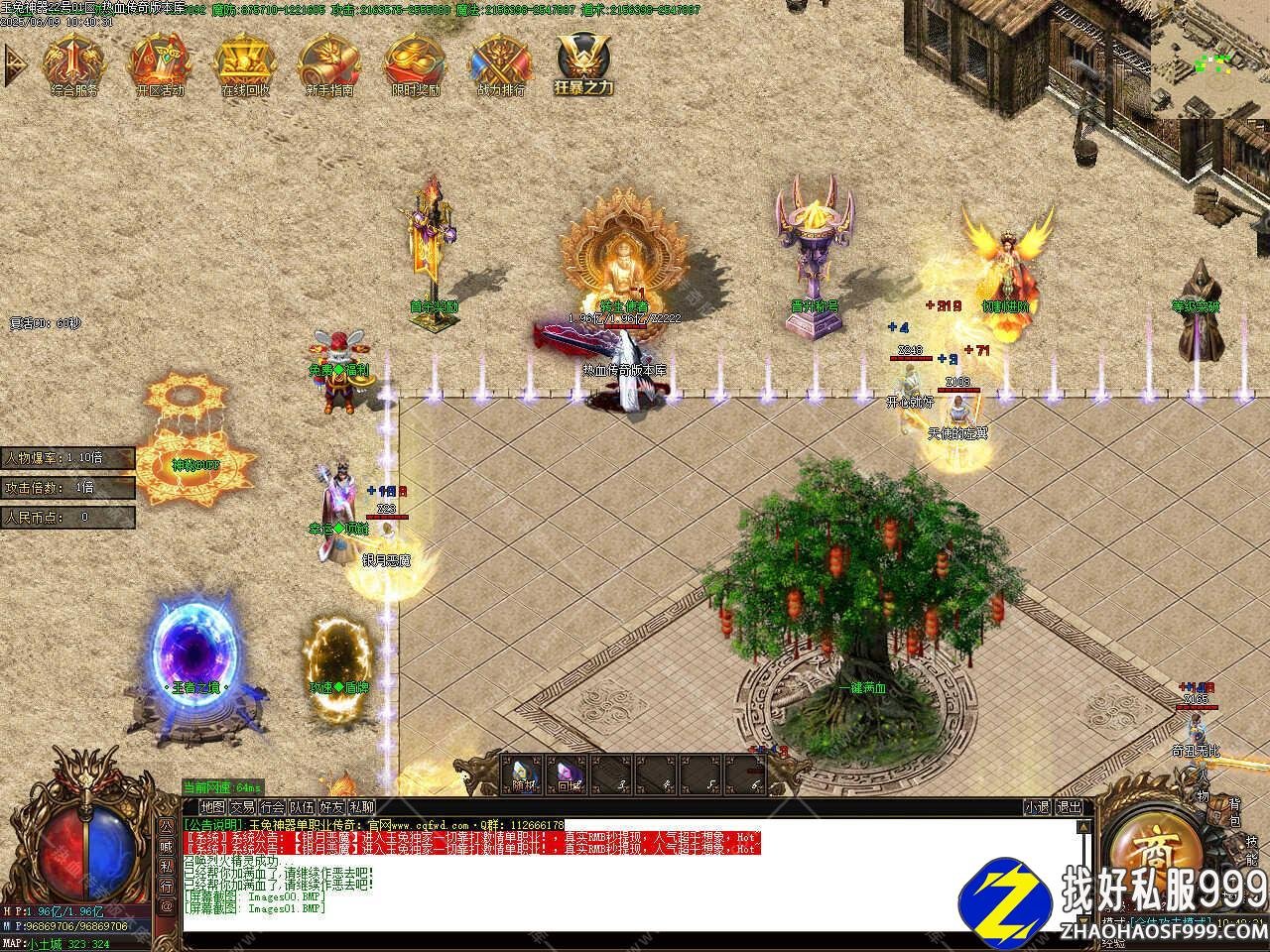This screenshot has height=952, width=1270.
Task: Claim from the 限时奖励 icon
Action: [415, 64]
